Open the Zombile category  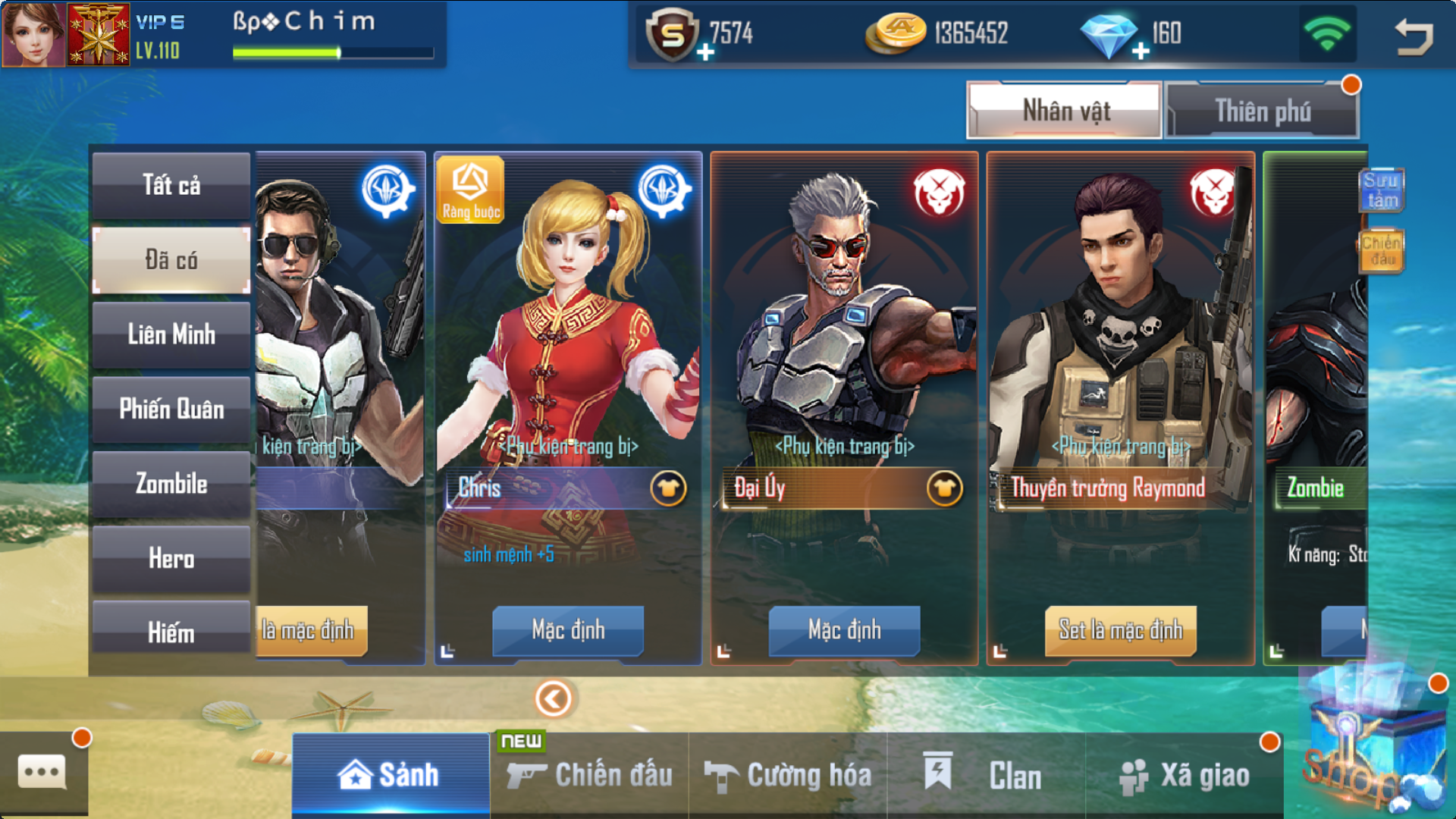point(171,484)
